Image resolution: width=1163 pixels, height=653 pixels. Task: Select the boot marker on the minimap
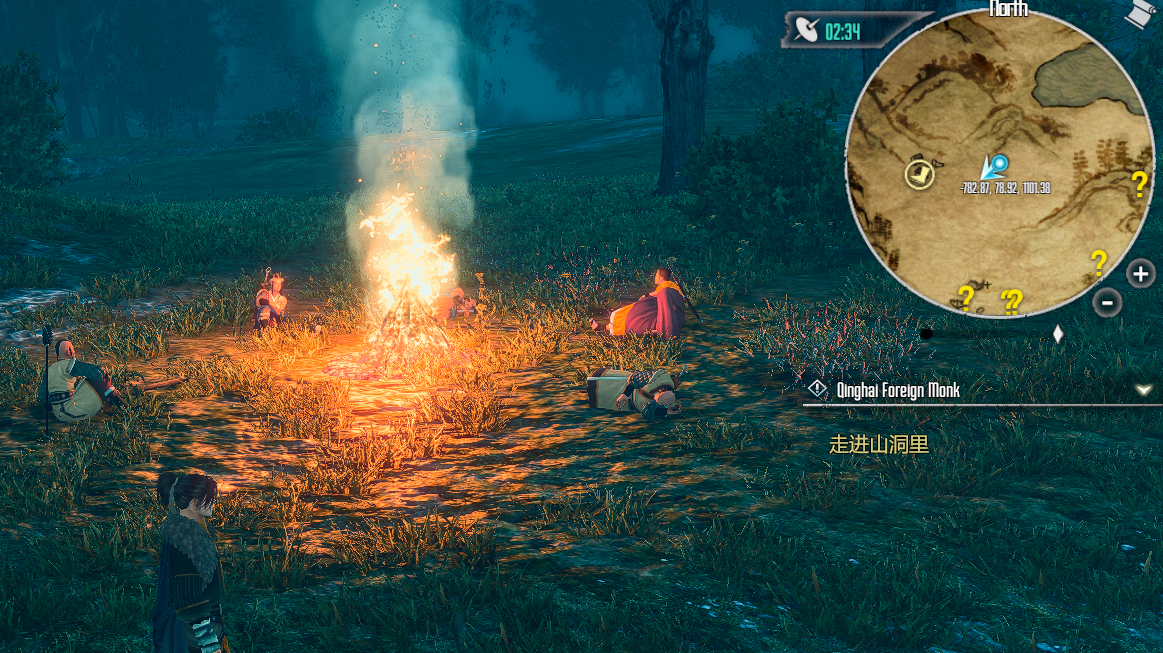pos(920,174)
